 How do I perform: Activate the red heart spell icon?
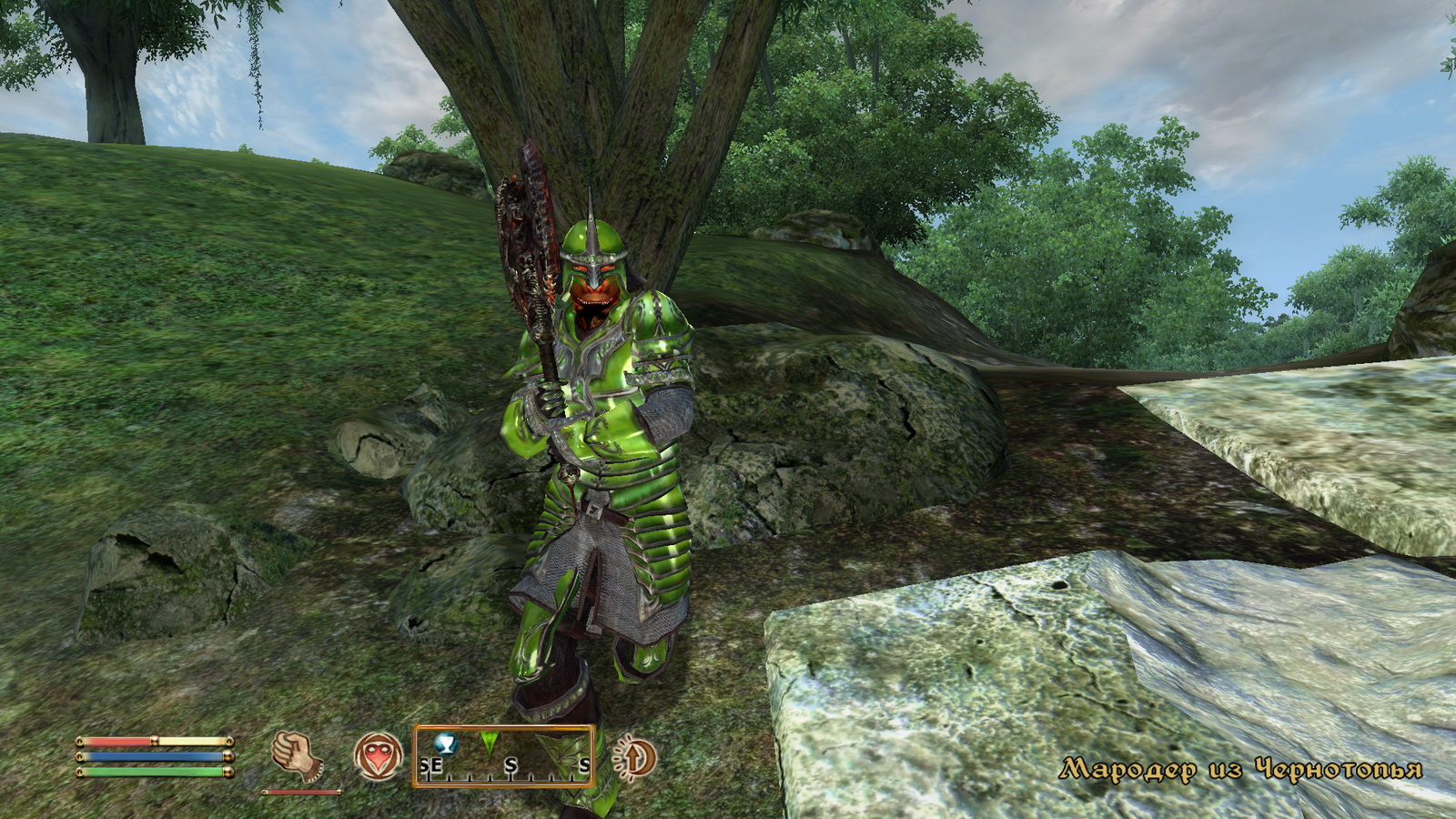pyautogui.click(x=378, y=756)
